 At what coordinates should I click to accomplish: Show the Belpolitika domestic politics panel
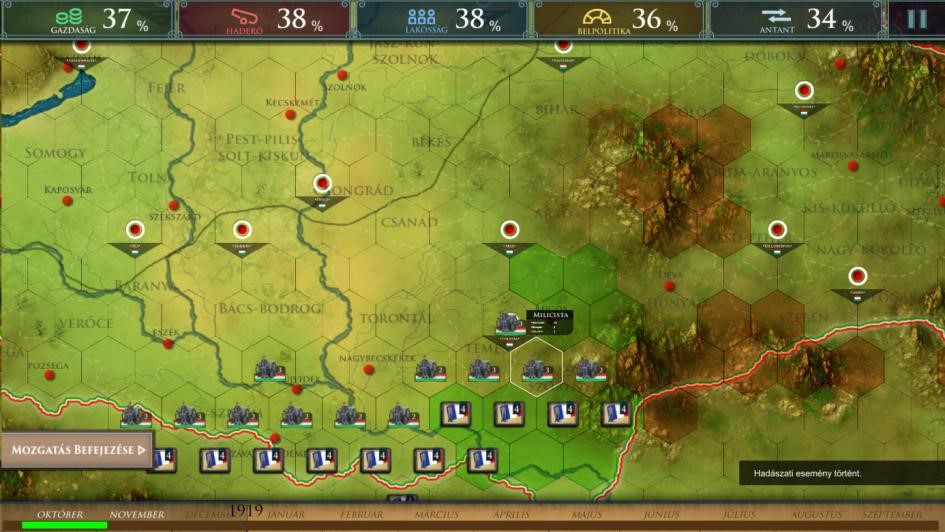tap(618, 20)
